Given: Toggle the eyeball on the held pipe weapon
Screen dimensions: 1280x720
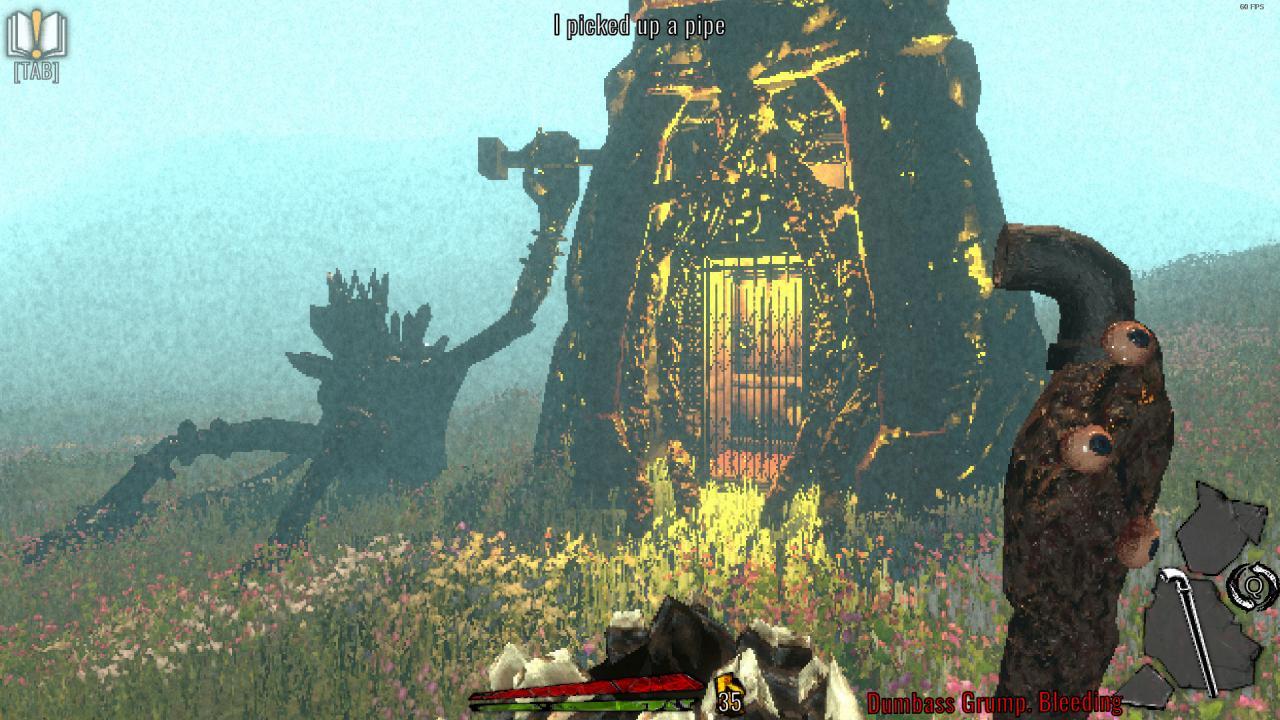Looking at the screenshot, I should coord(1129,343).
